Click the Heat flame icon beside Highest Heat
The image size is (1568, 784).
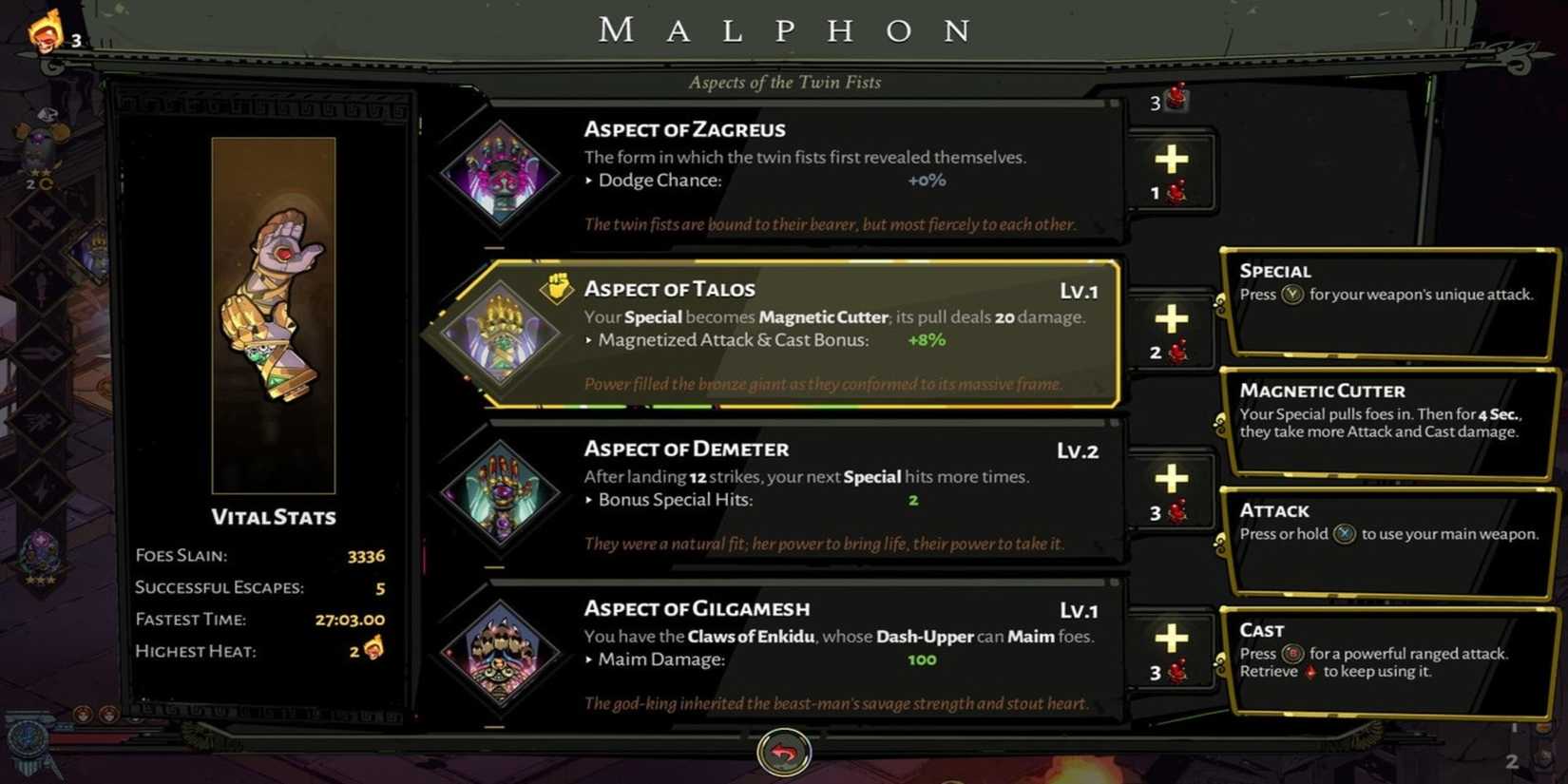coord(372,652)
